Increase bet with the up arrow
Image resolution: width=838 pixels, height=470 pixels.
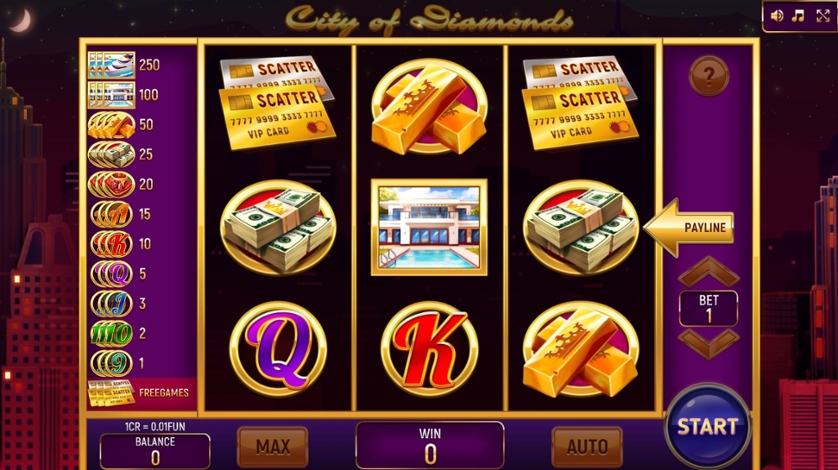(x=709, y=272)
